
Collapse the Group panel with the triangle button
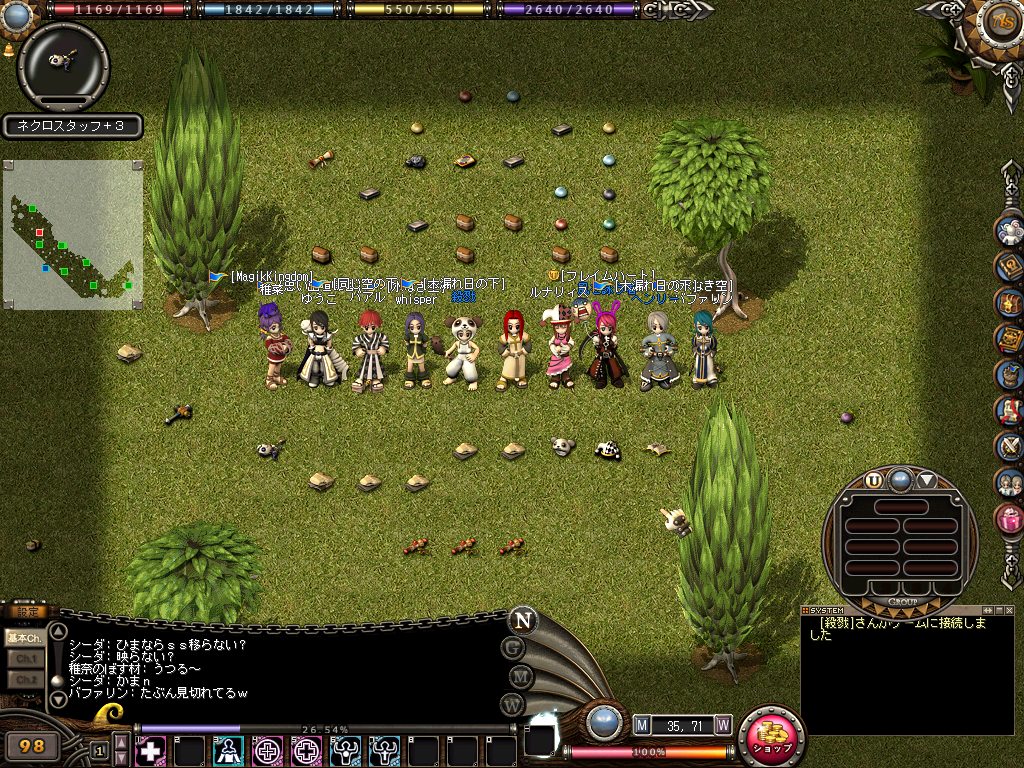tap(927, 480)
